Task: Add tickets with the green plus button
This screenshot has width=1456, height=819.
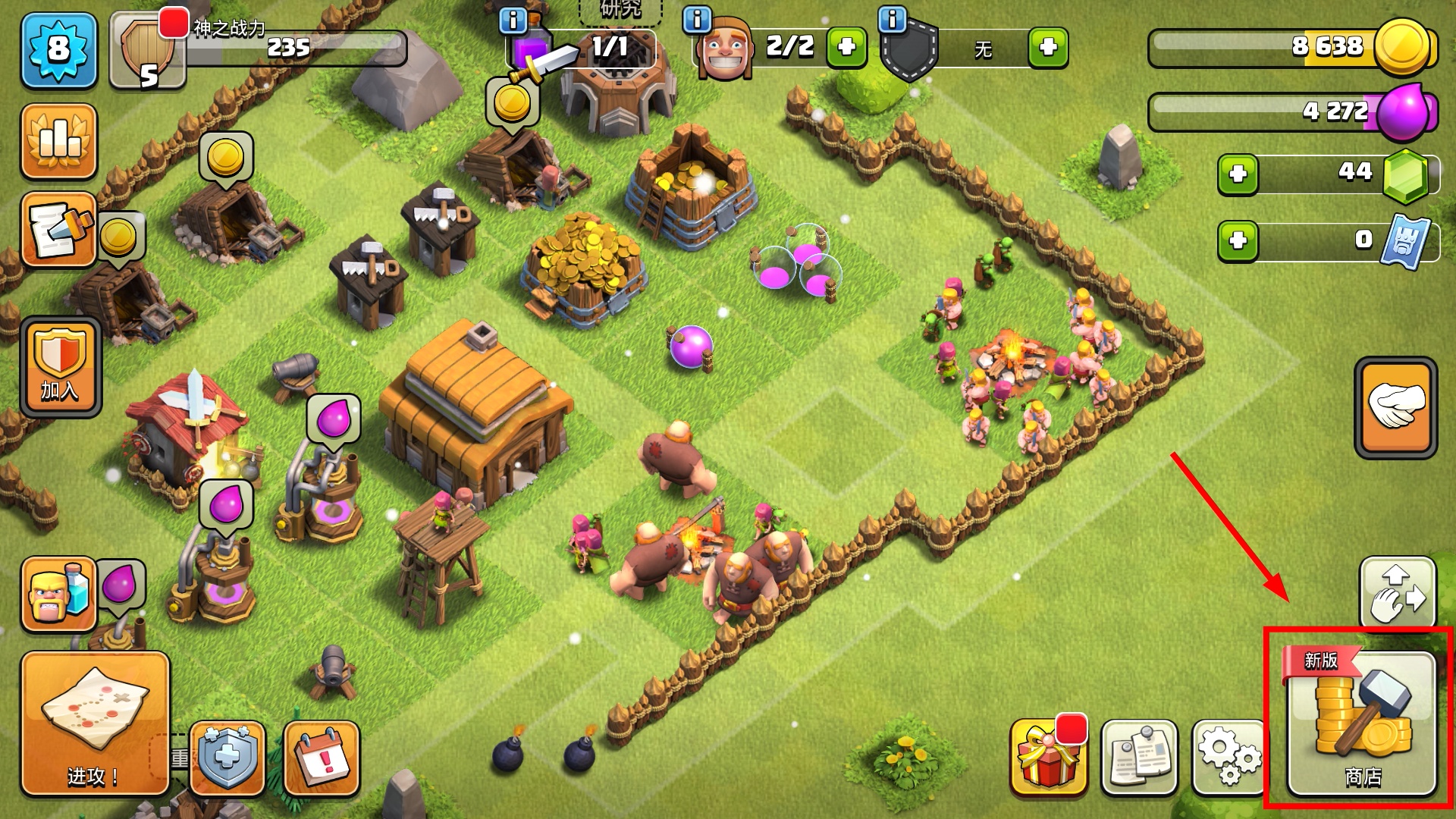Action: (1238, 241)
